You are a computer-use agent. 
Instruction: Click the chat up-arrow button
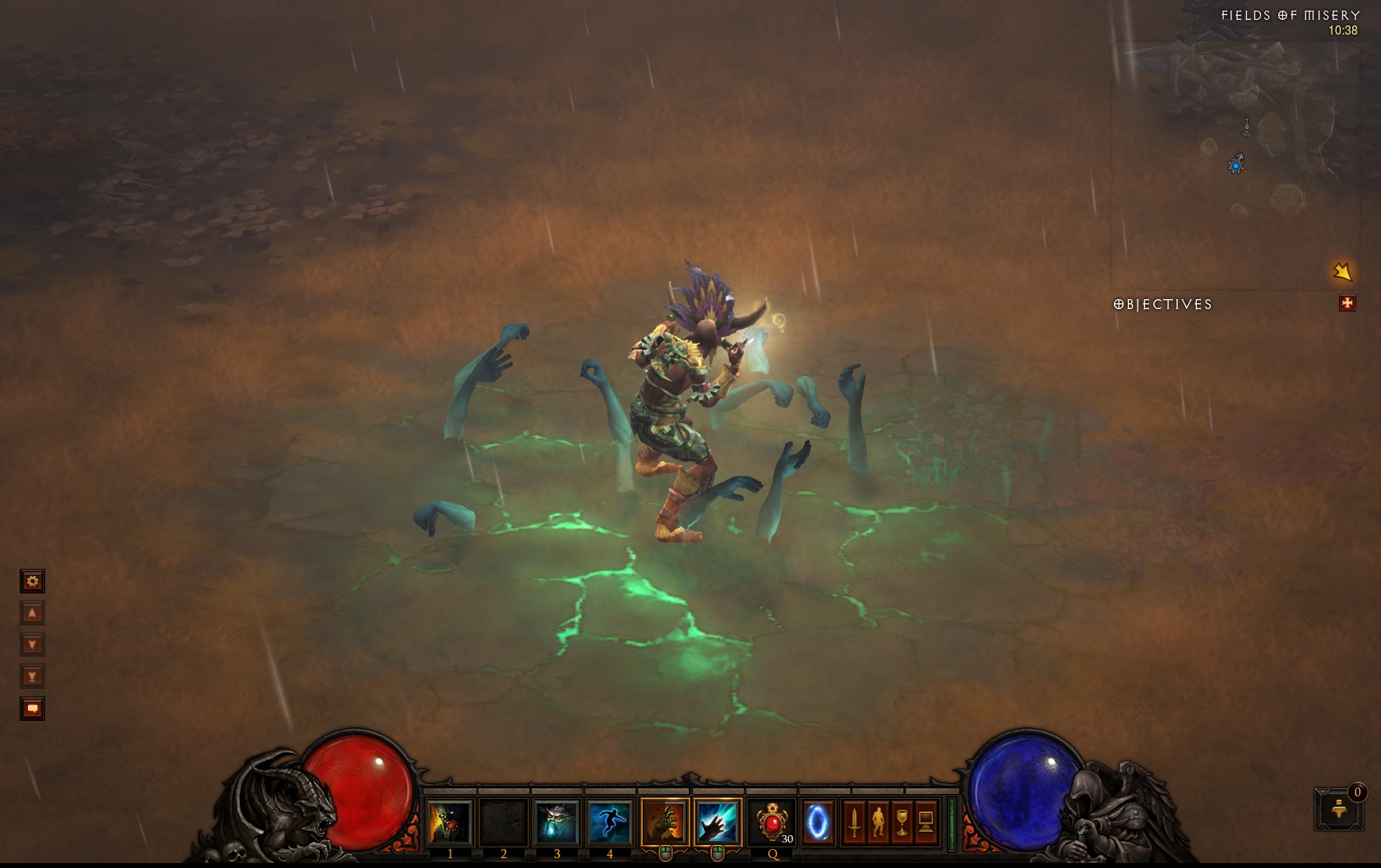click(32, 613)
